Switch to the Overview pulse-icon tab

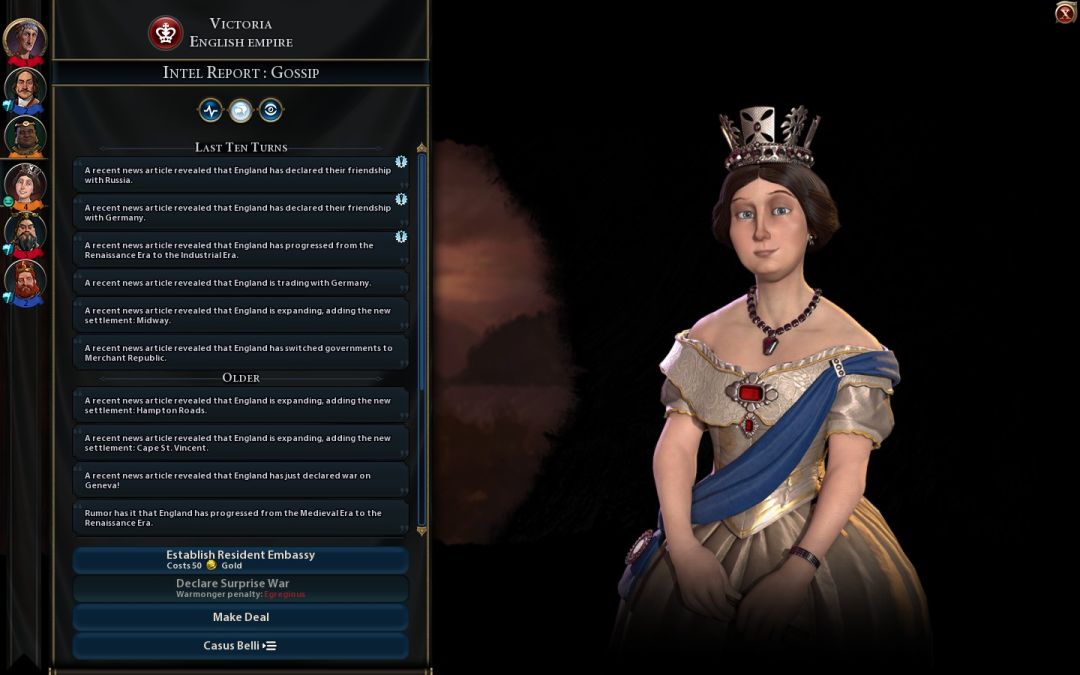coord(210,110)
